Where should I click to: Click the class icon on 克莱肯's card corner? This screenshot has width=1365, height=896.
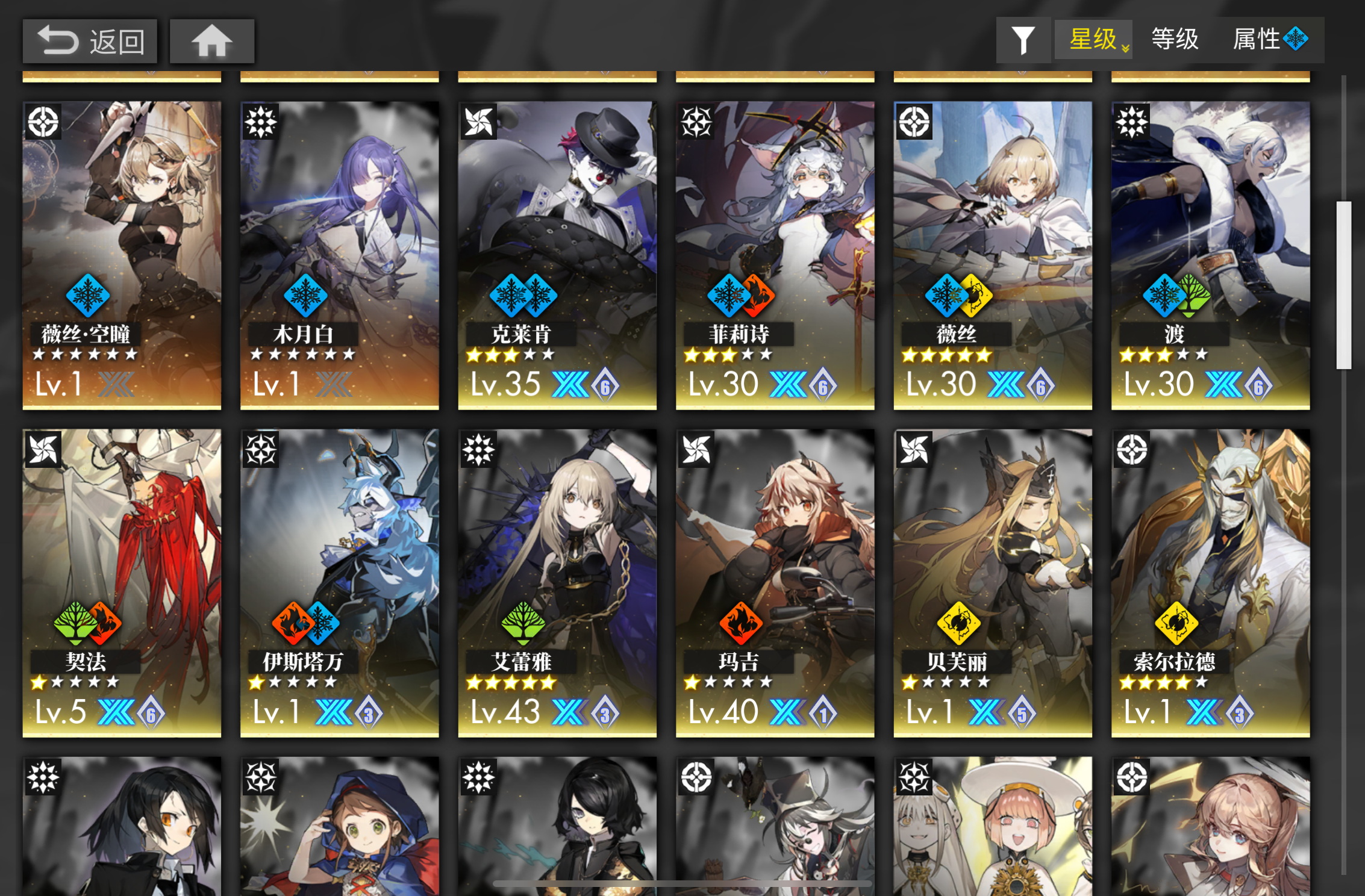pos(478,120)
